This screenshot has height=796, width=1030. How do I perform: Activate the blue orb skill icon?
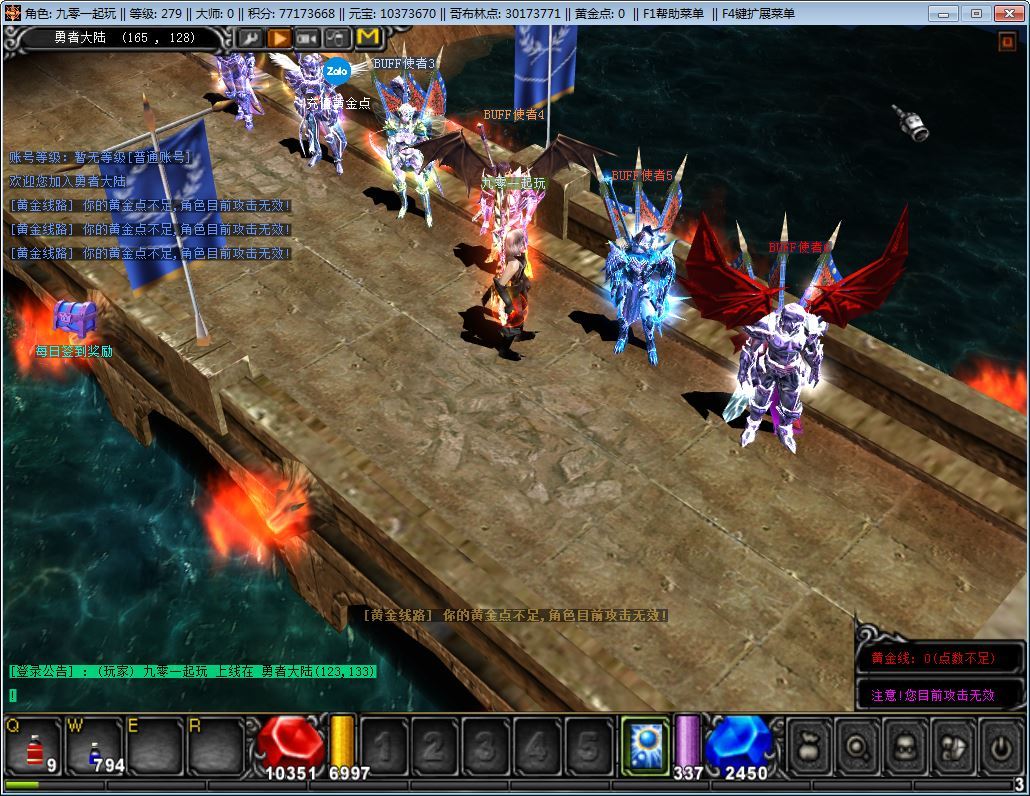(x=645, y=745)
